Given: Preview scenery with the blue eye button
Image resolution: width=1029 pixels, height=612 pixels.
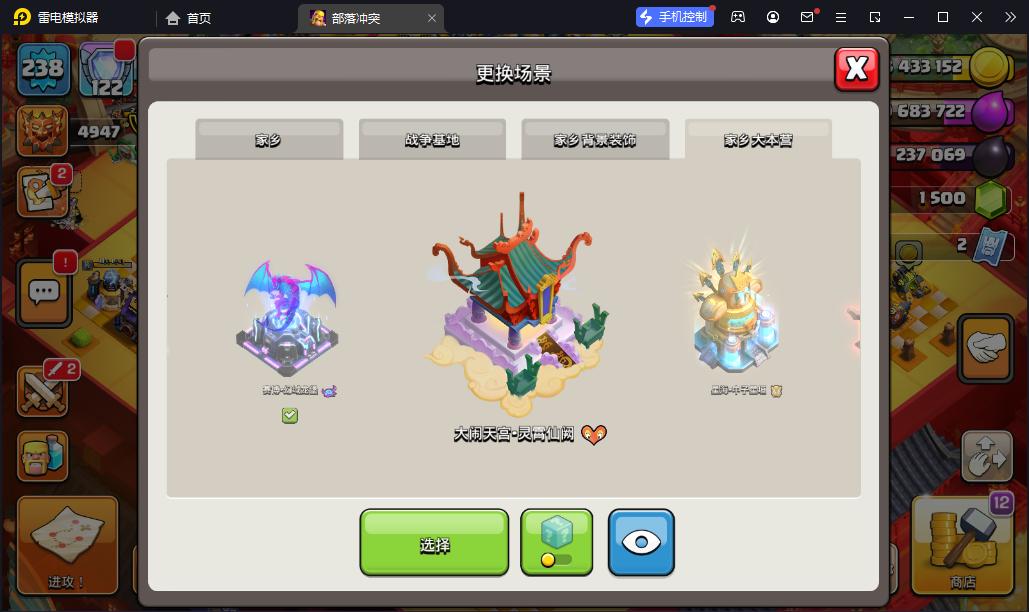Looking at the screenshot, I should pyautogui.click(x=641, y=543).
